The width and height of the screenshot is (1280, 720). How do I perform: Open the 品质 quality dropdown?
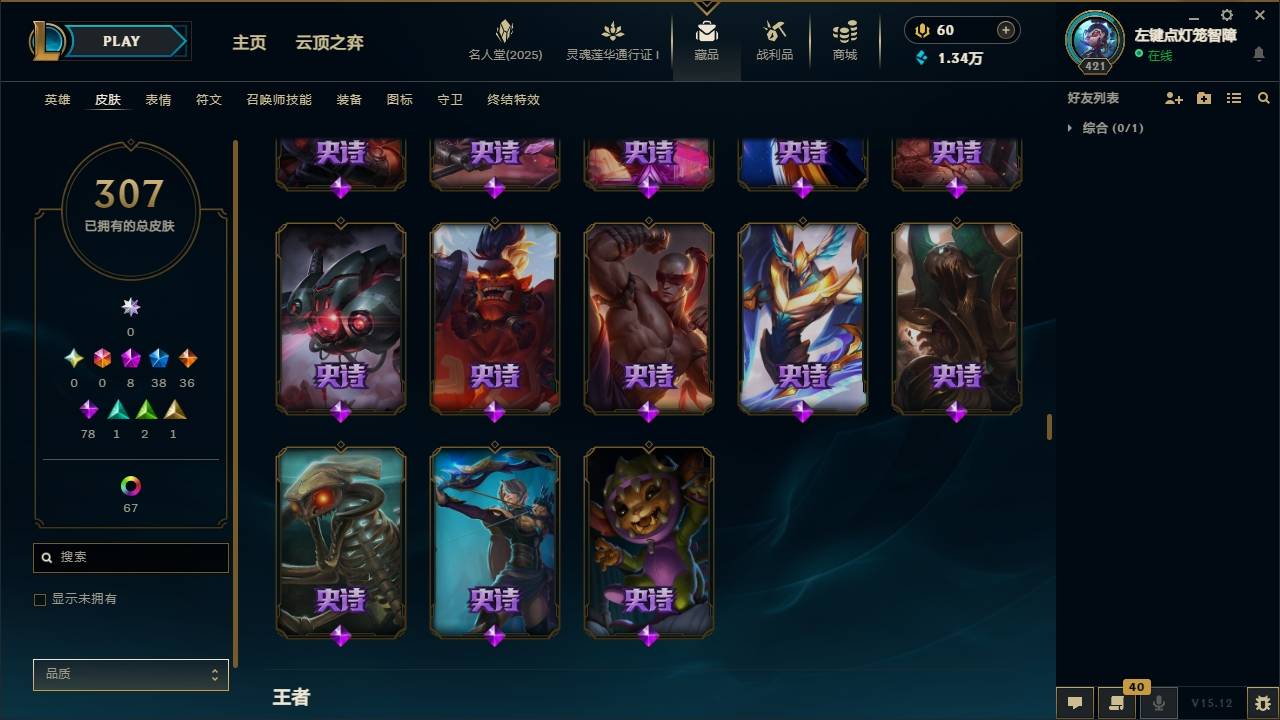tap(130, 674)
